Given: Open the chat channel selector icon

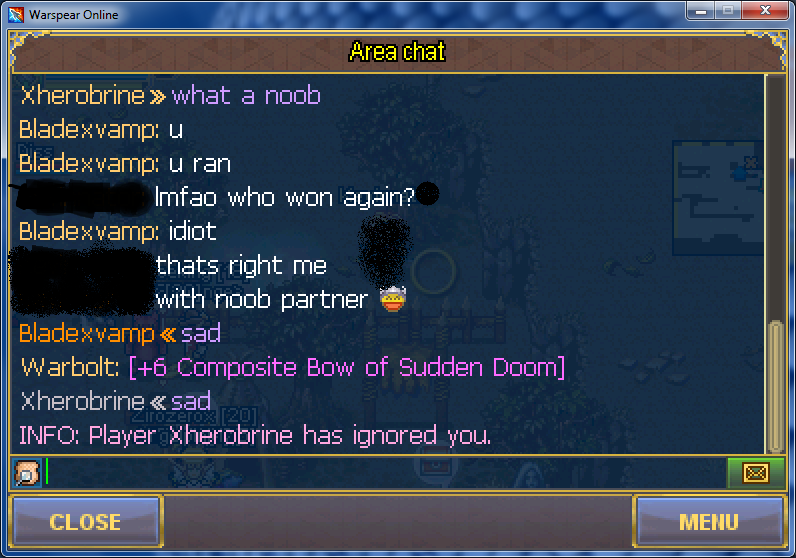Looking at the screenshot, I should point(29,472).
